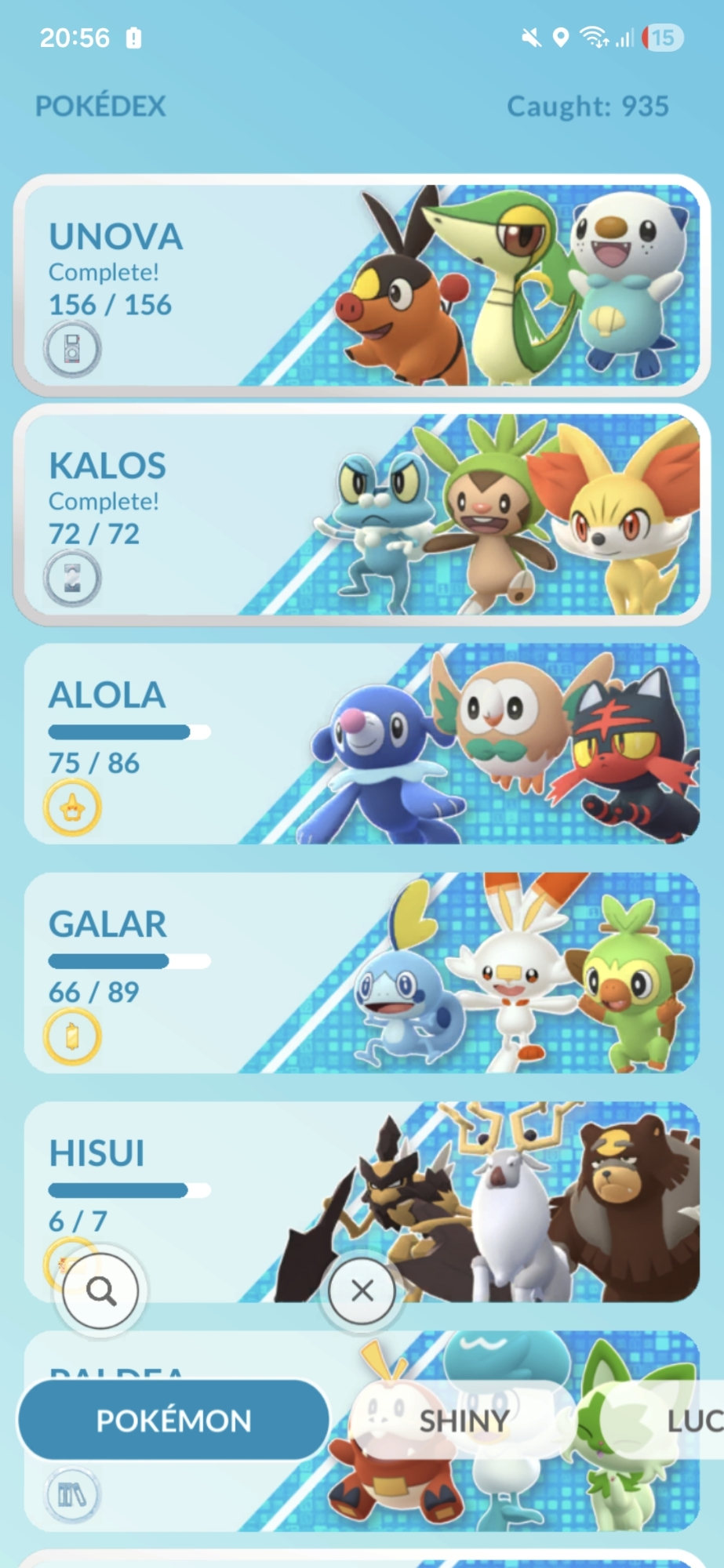Tap the magnifying glass search button
724x1568 pixels.
(x=100, y=1290)
